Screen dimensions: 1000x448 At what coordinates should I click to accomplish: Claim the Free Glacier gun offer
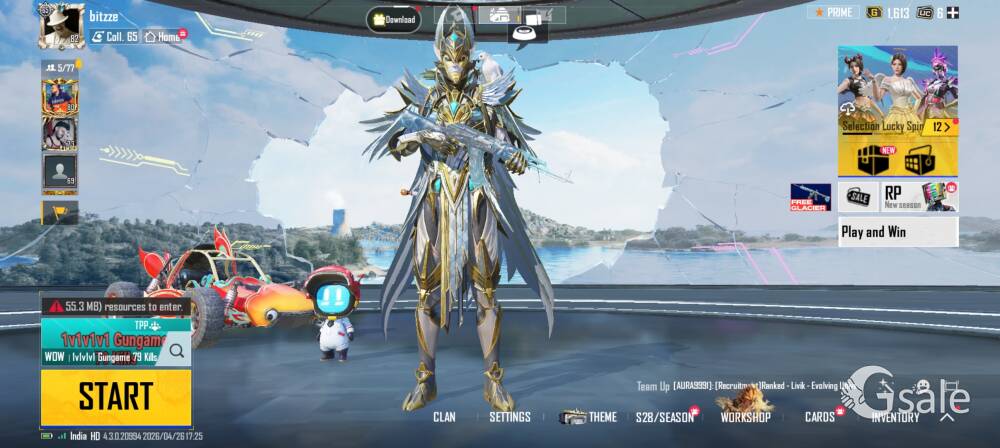click(x=810, y=196)
